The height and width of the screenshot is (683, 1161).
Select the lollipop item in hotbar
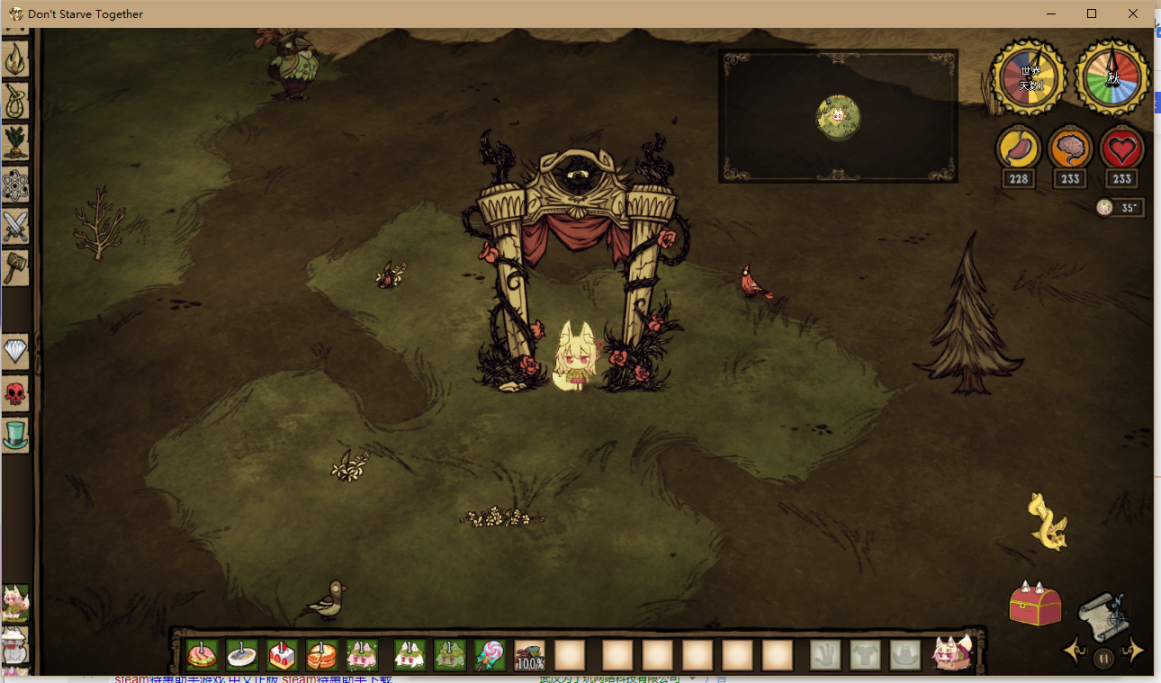[489, 656]
